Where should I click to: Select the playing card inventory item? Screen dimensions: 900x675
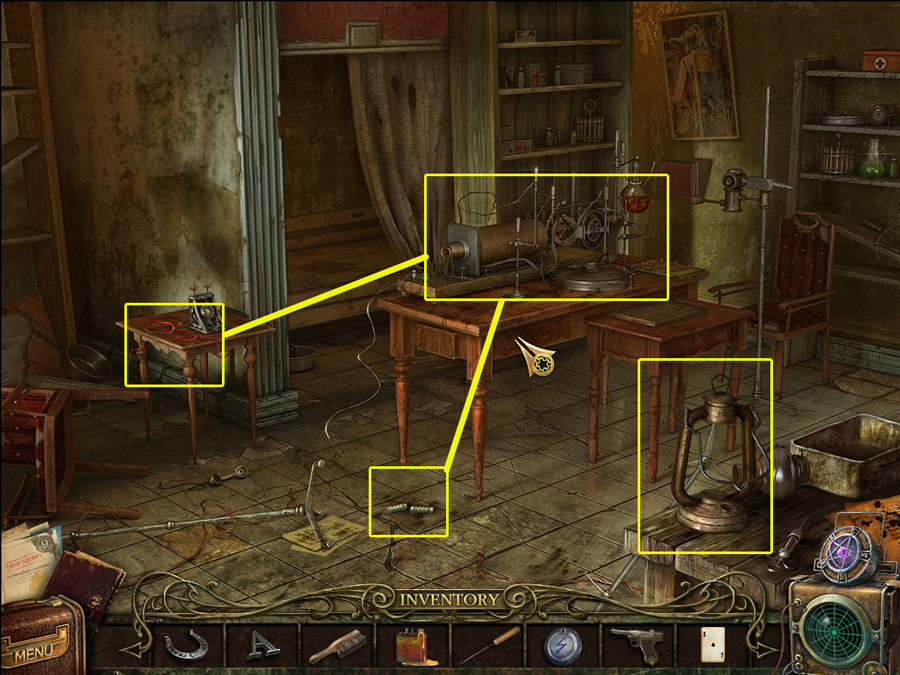710,644
